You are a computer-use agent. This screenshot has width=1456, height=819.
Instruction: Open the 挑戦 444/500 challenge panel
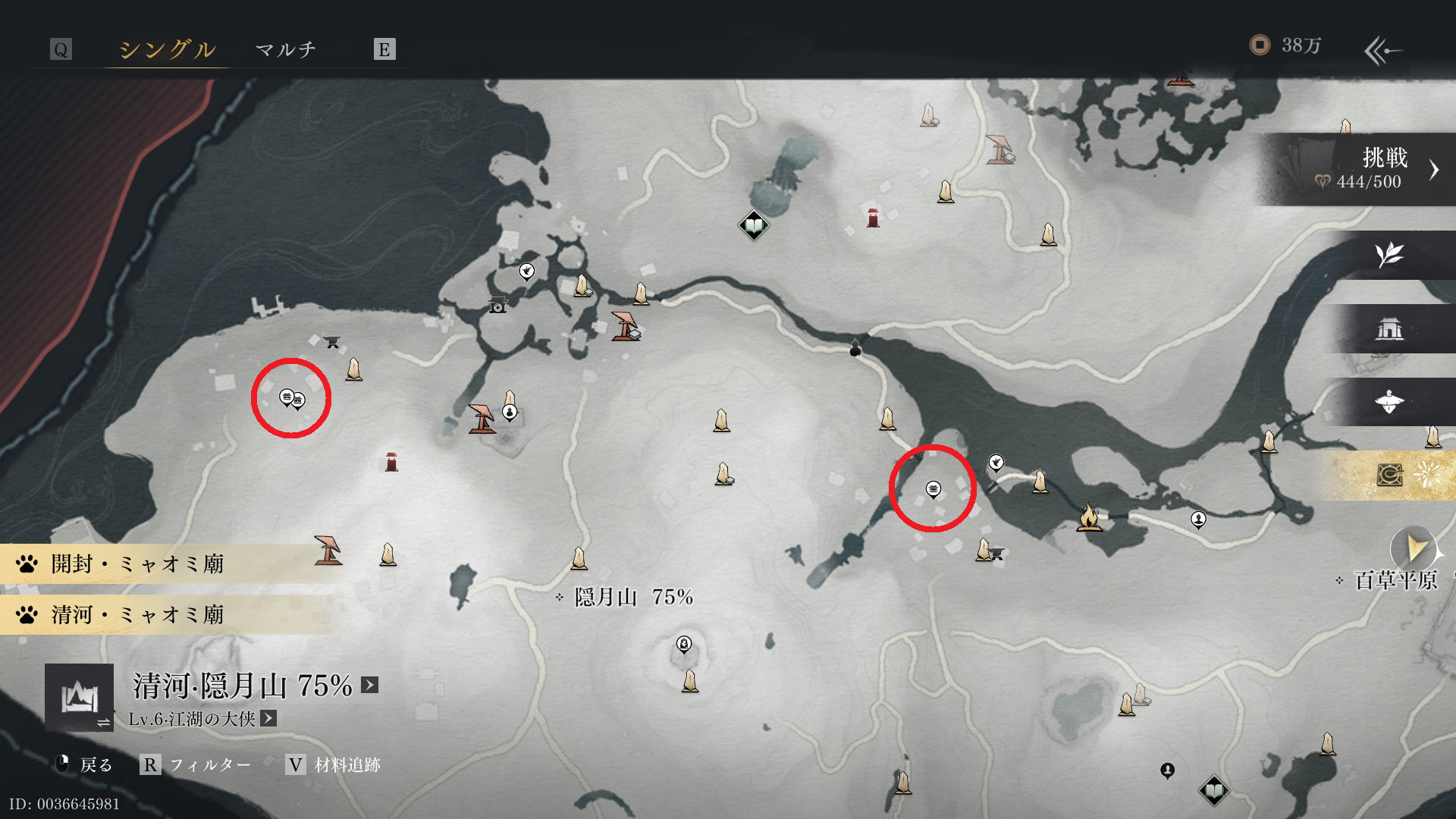point(1365,169)
